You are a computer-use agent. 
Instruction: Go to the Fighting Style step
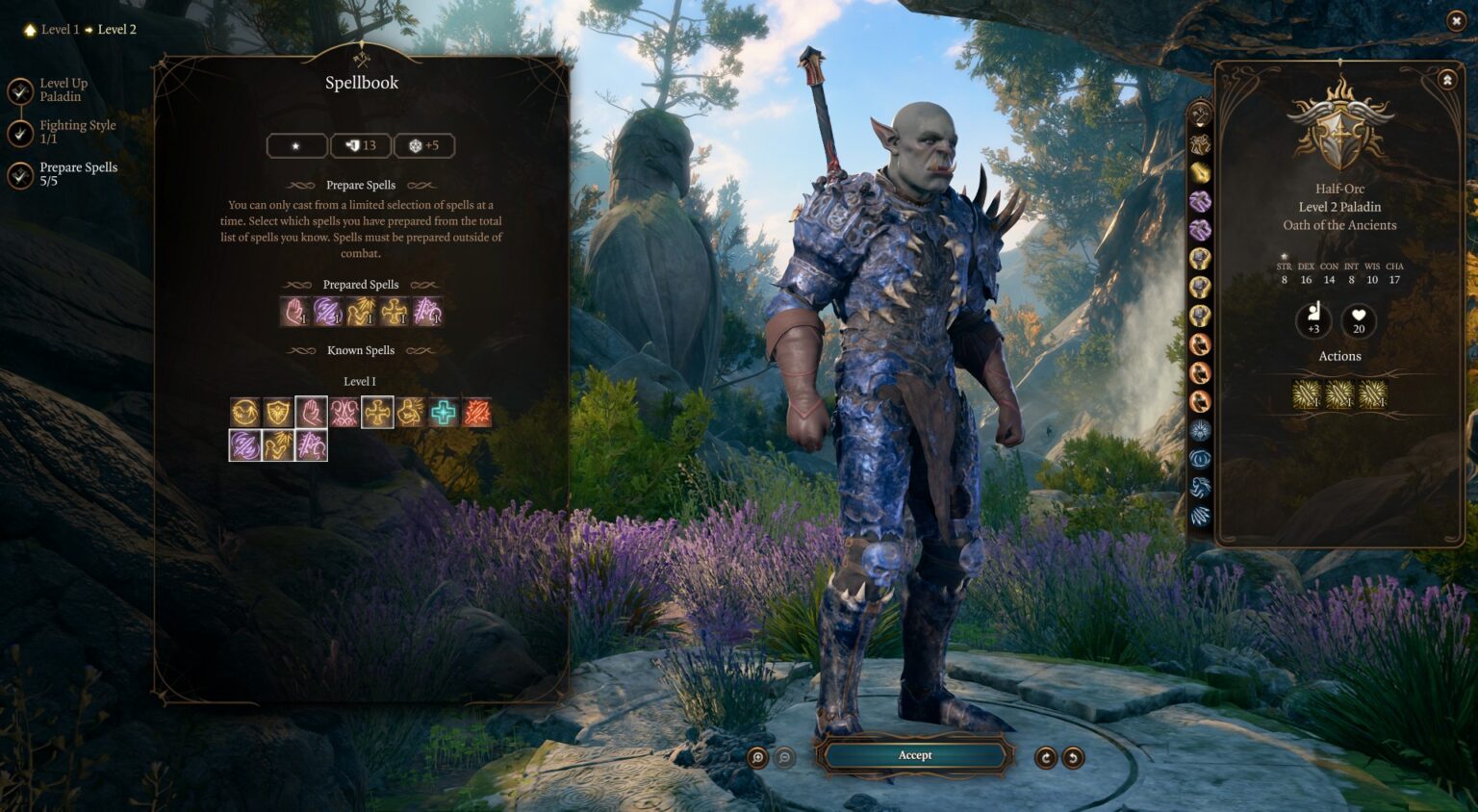20,133
